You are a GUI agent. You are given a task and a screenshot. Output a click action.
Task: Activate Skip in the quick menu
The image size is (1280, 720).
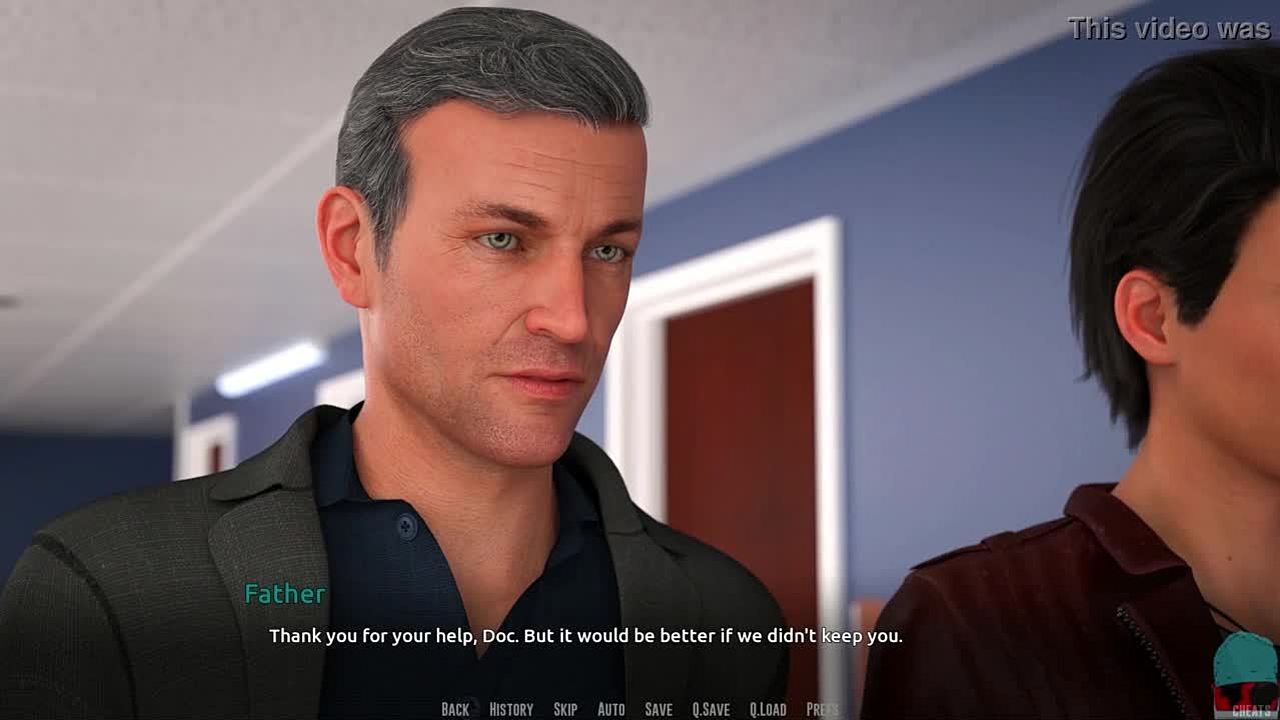click(x=565, y=709)
